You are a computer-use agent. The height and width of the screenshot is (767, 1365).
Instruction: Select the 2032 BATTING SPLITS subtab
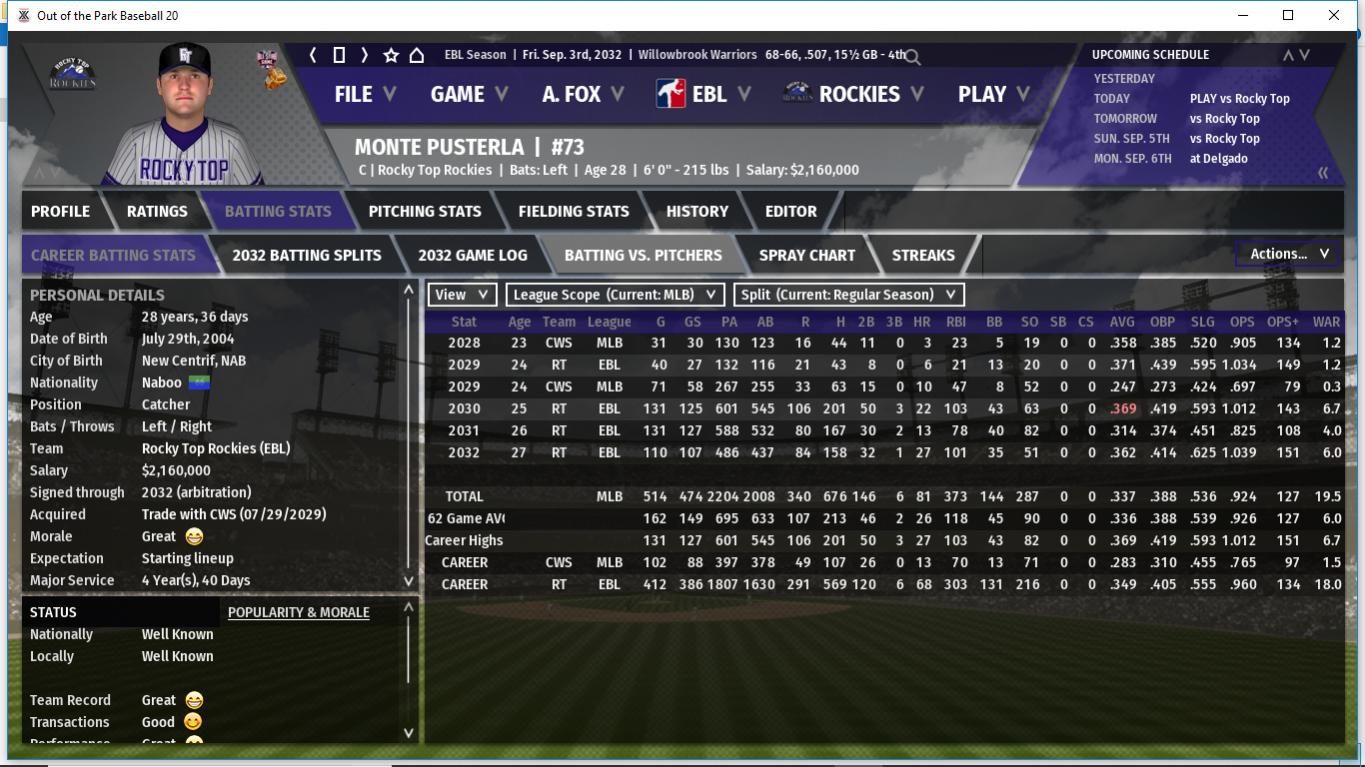(x=306, y=255)
